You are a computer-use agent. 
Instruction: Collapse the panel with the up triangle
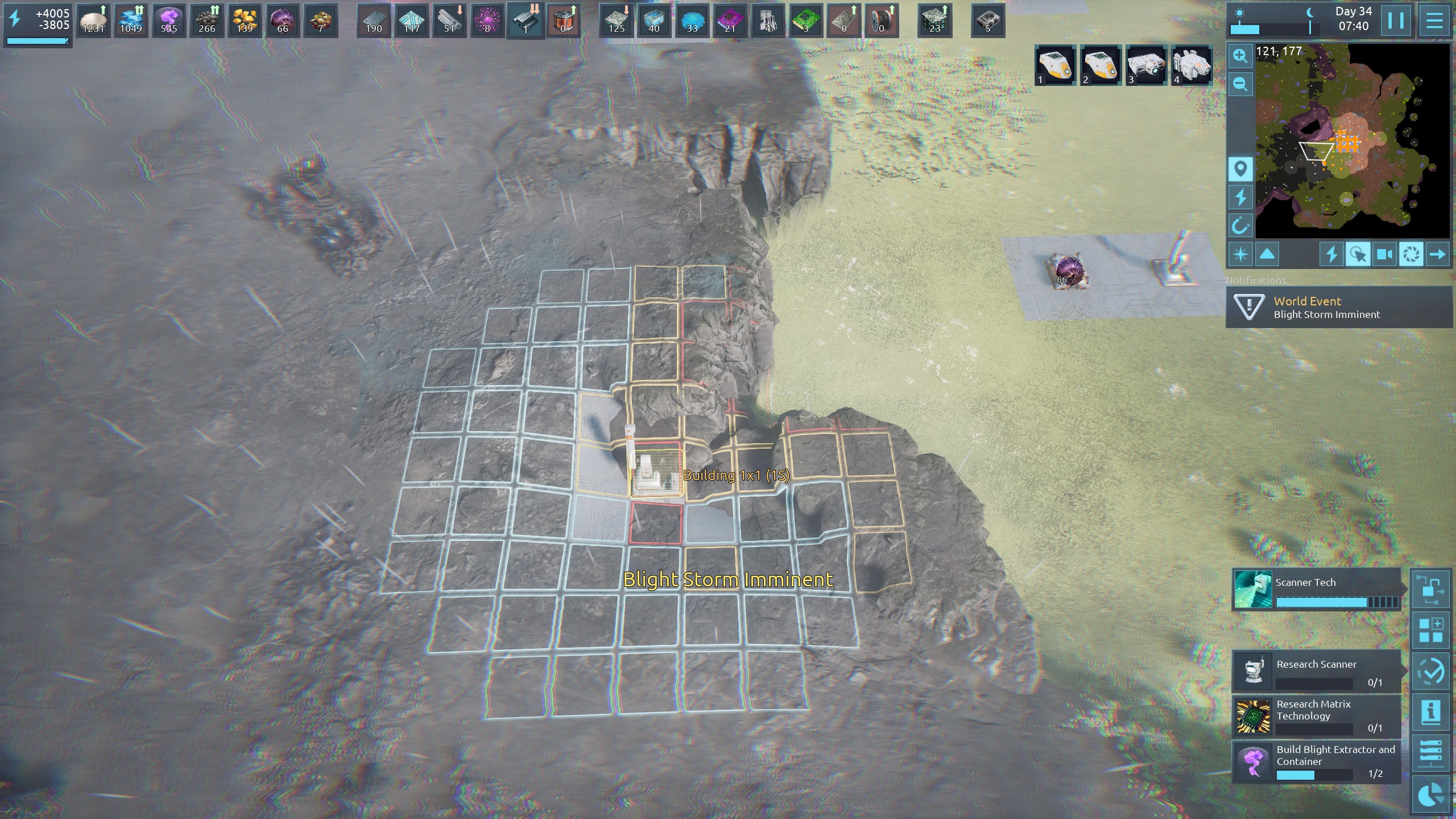pyautogui.click(x=1267, y=254)
